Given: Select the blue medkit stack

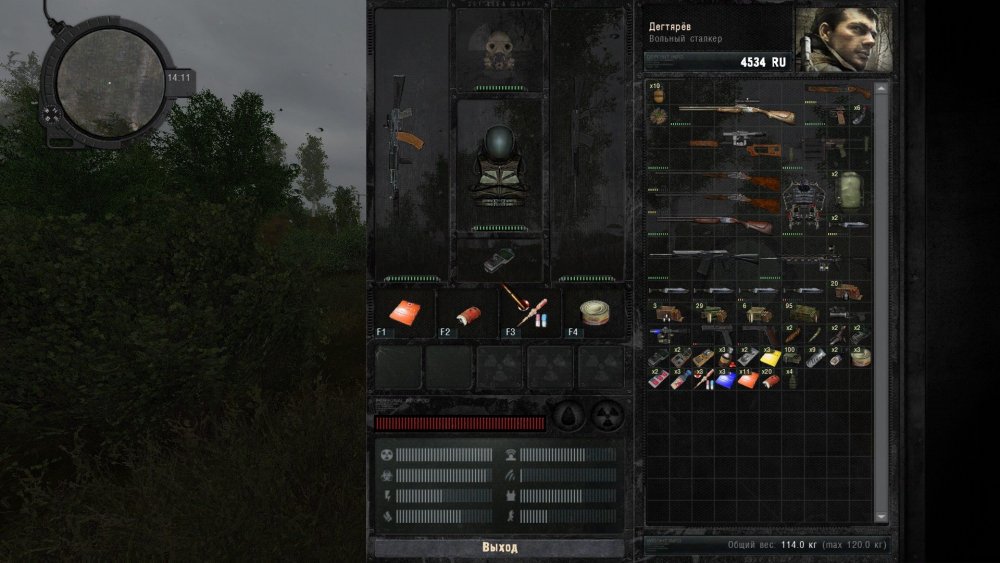Looking at the screenshot, I should tap(726, 380).
